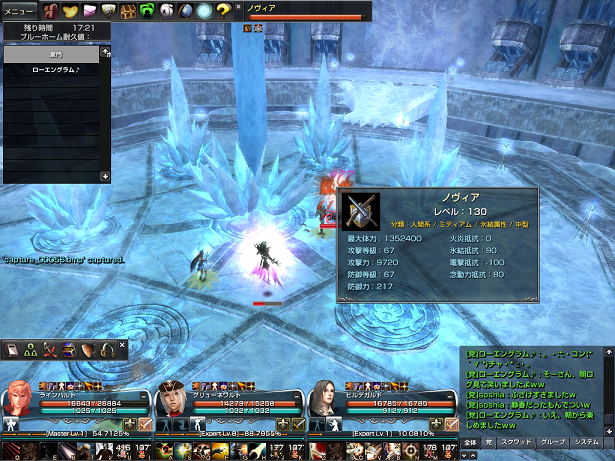615x461 pixels.
Task: Switch chat to the グループ tab
Action: tap(552, 440)
